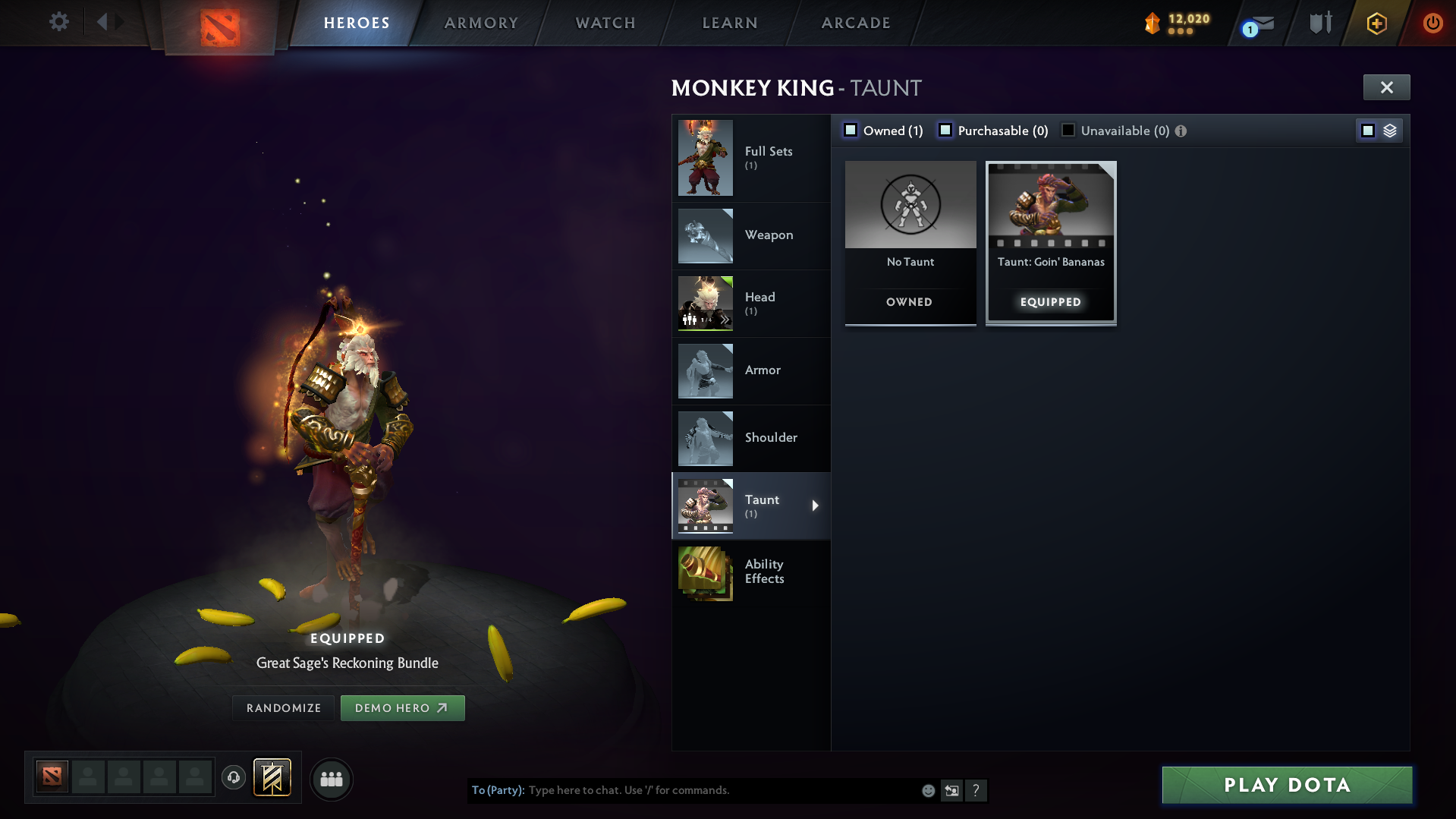
Task: Enable the Unavailable items filter
Action: [x=1068, y=130]
